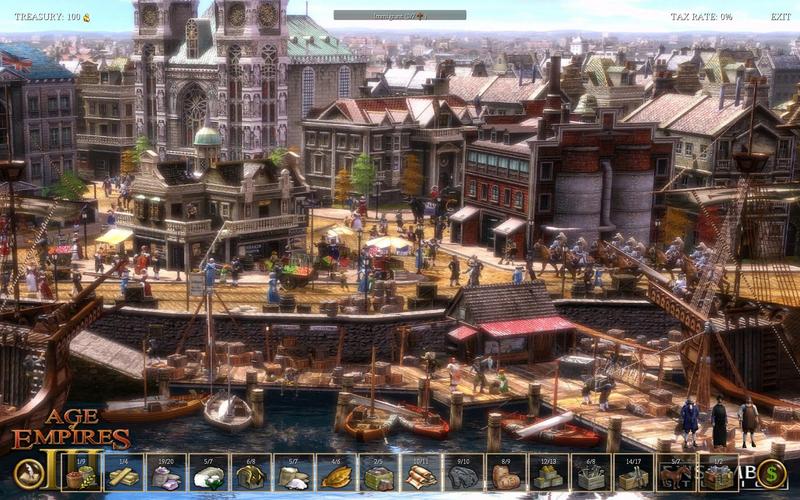Pick the silver goods crate (1/2)
This screenshot has height=500, width=800.
click(717, 473)
